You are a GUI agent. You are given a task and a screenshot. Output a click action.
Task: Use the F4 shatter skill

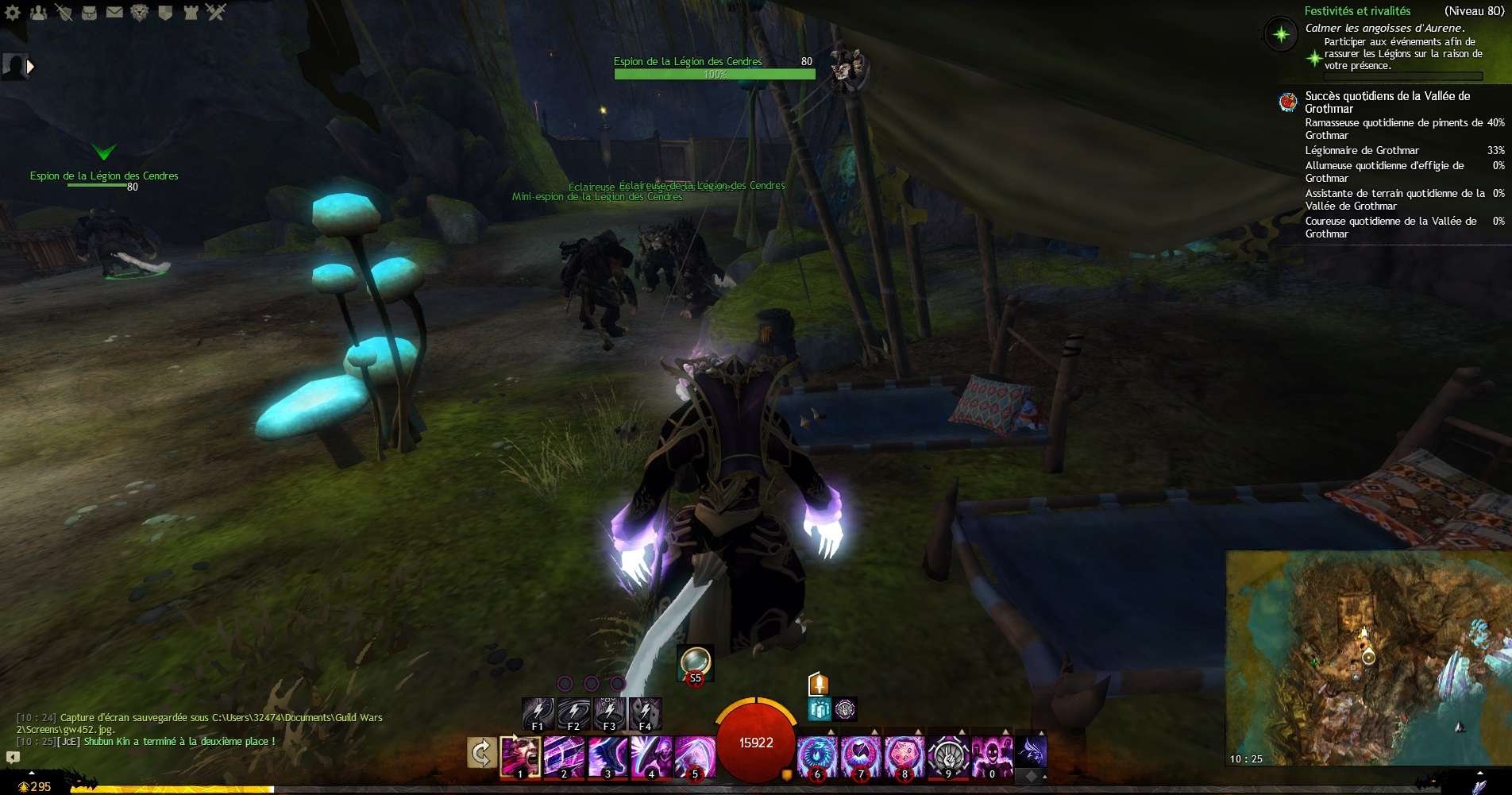[645, 713]
